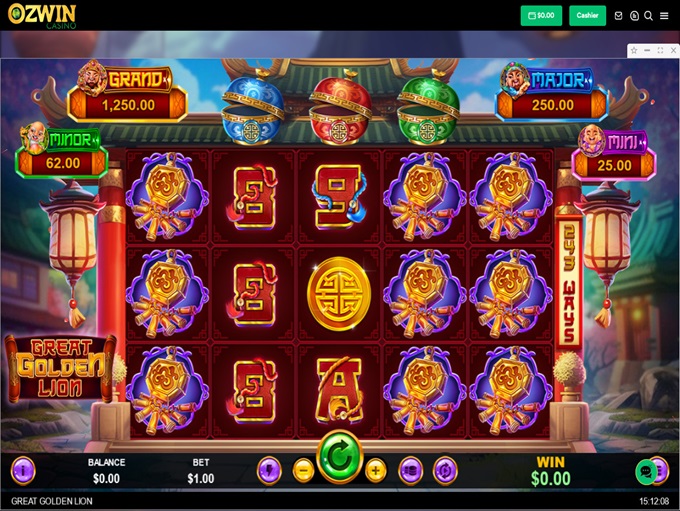Image resolution: width=680 pixels, height=511 pixels.
Task: Open the info button at bottom left
Action: [22, 469]
